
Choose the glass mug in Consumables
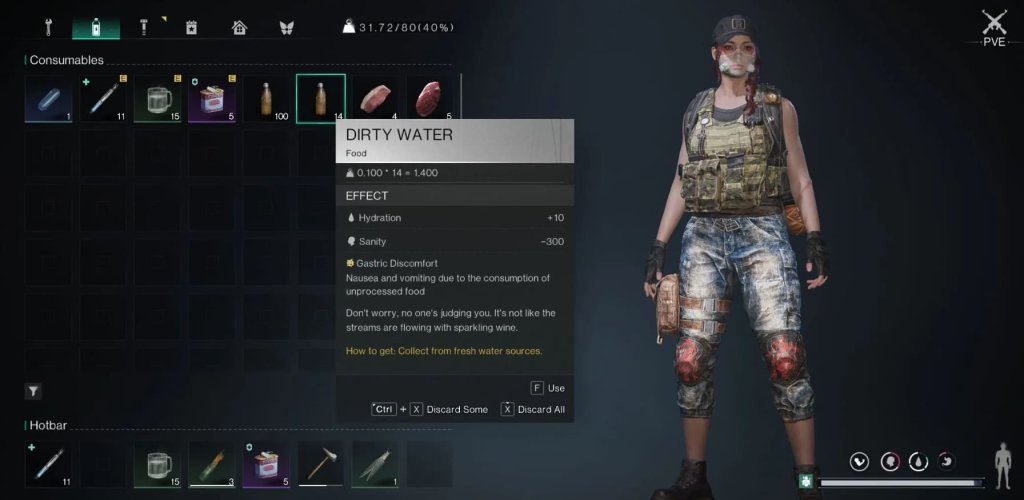(157, 99)
